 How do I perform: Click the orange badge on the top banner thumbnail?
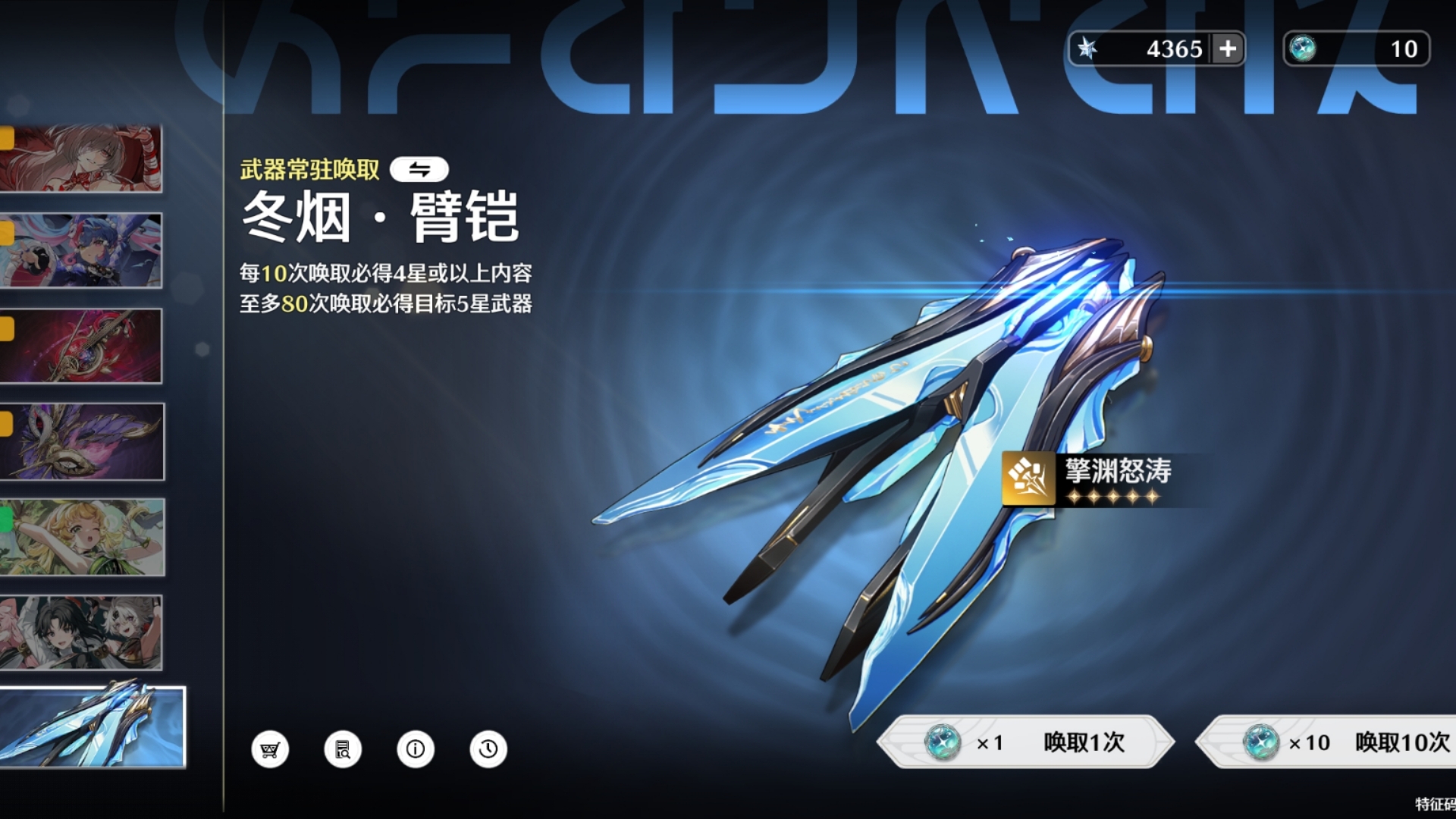(x=6, y=137)
